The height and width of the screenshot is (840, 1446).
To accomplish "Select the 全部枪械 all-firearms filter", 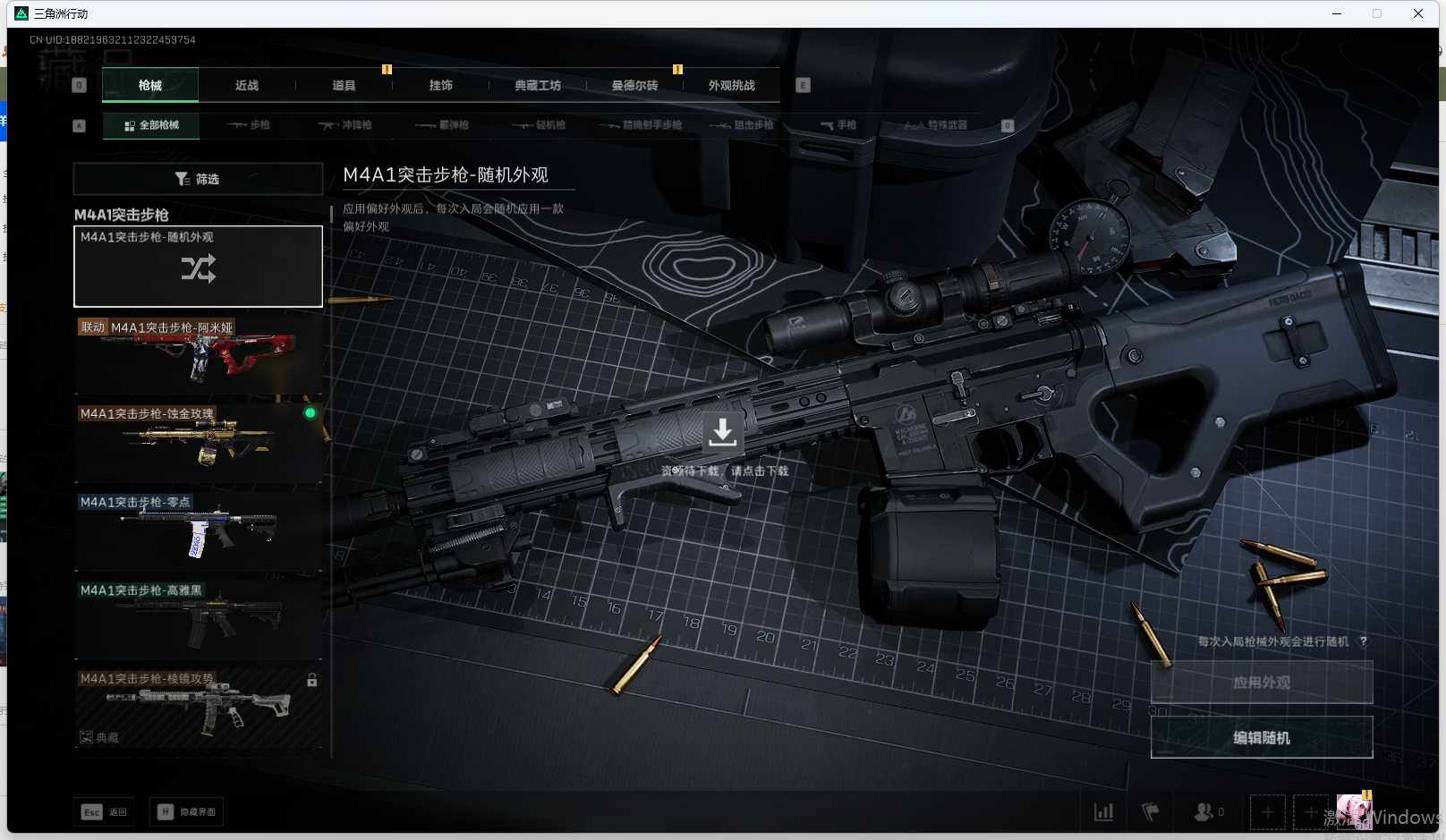I will tap(151, 125).
